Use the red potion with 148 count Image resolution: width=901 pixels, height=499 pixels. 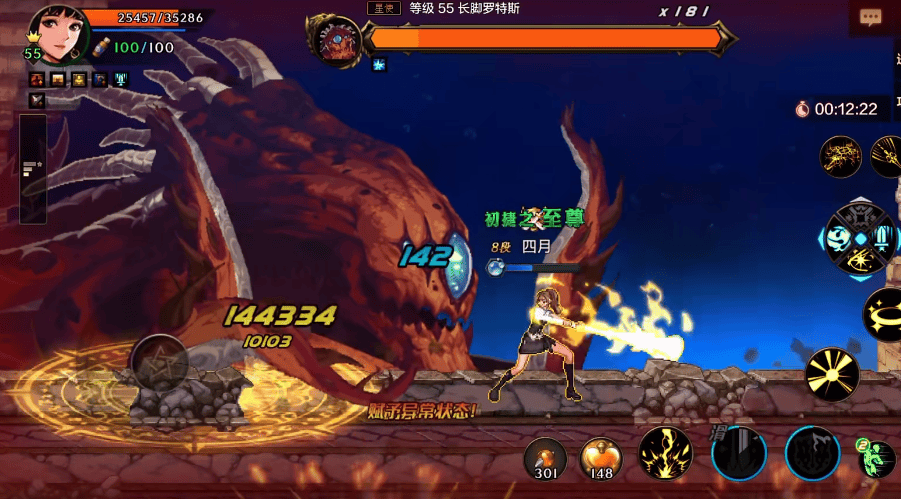601,457
